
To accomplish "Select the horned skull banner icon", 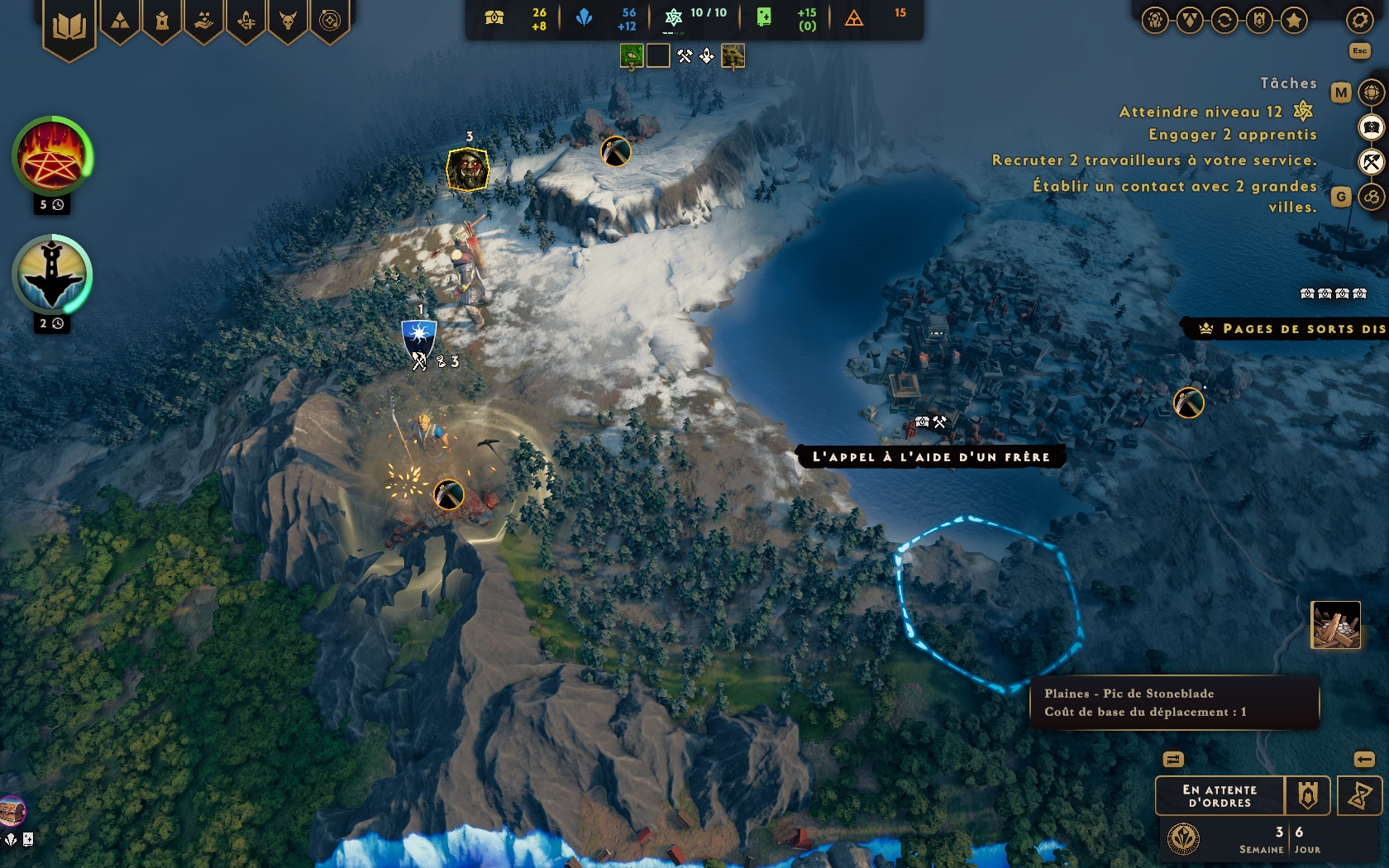I will click(x=288, y=21).
